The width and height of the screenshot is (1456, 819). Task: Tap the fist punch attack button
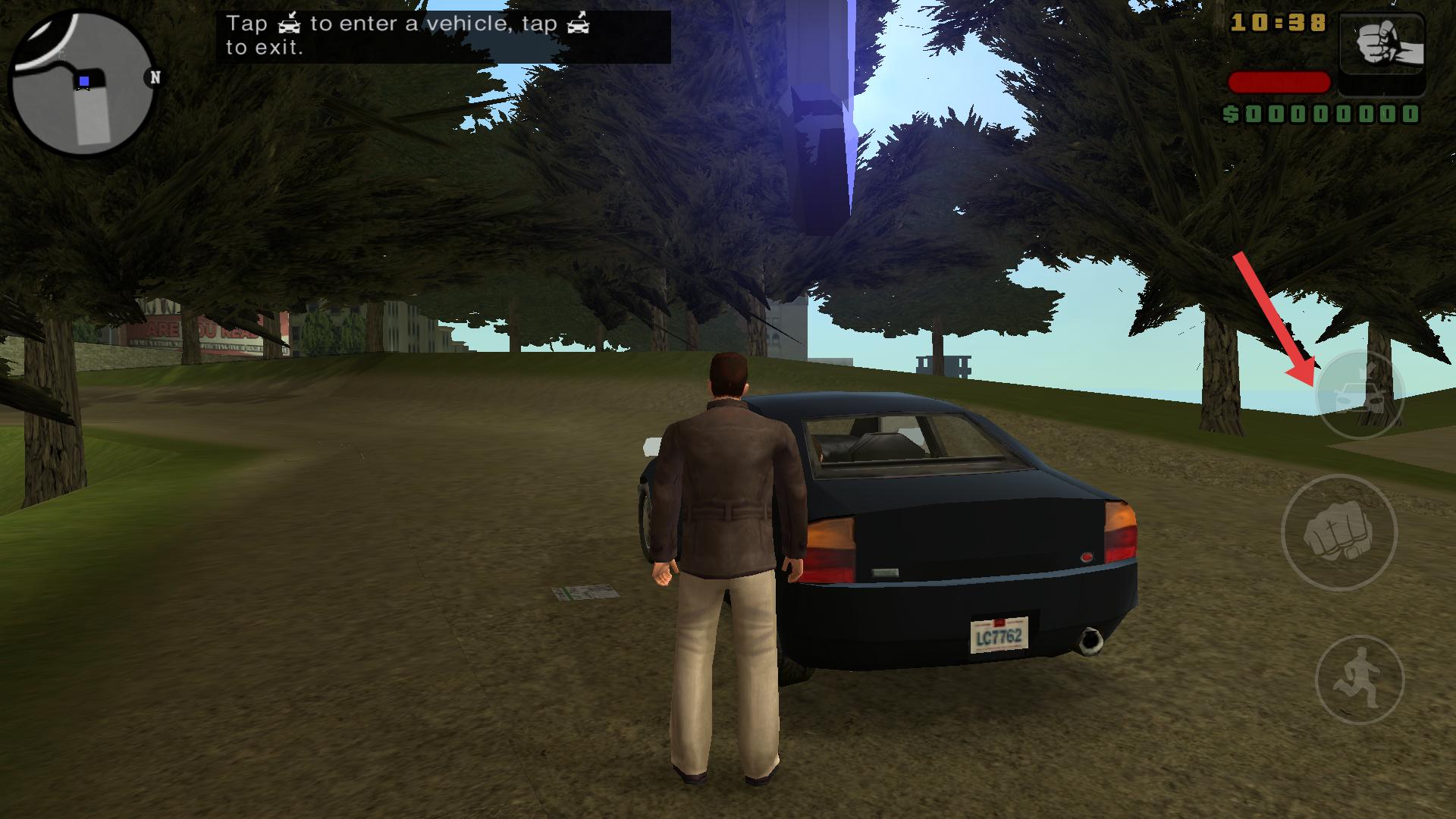[1338, 532]
